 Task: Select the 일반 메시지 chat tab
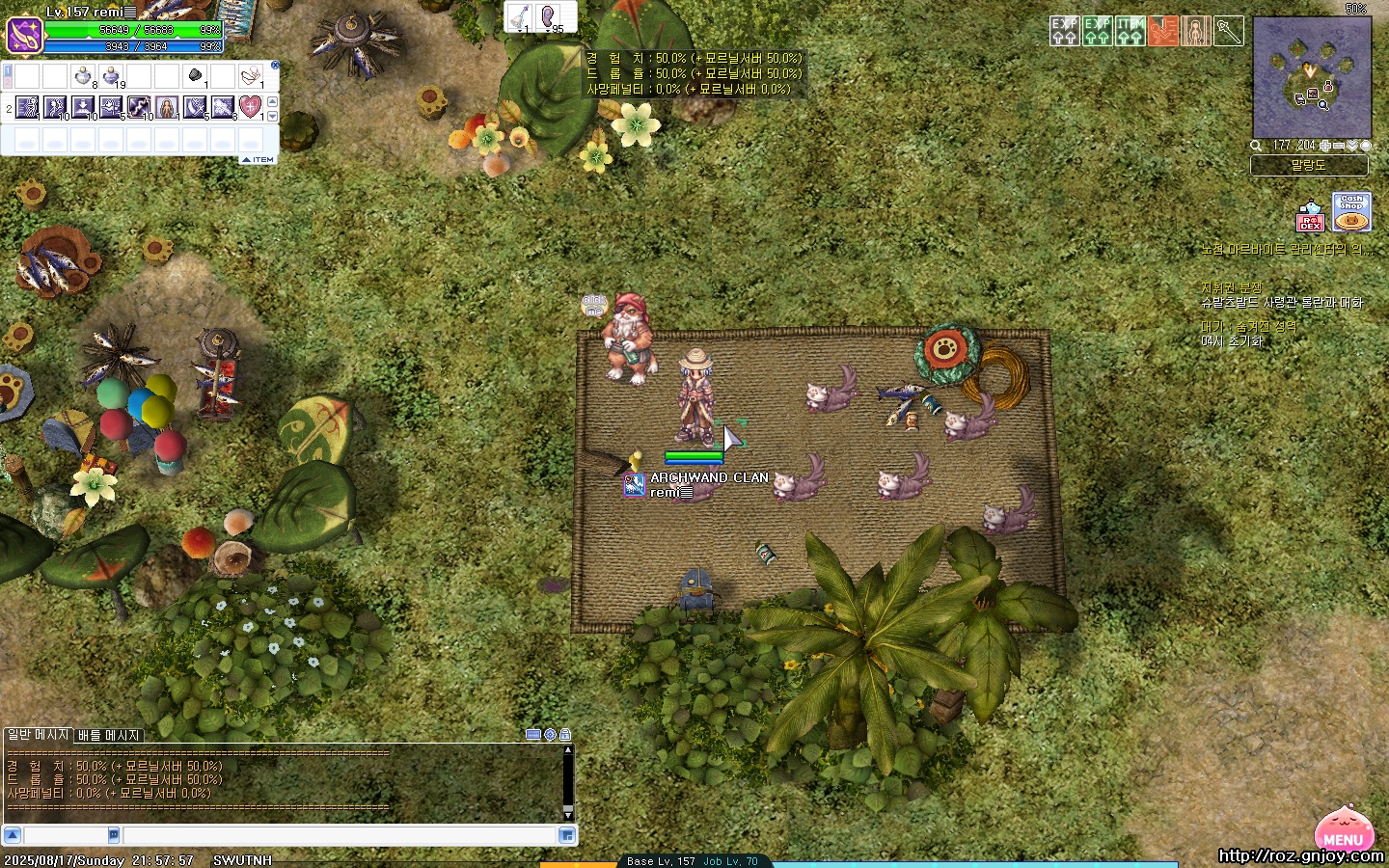tap(39, 735)
